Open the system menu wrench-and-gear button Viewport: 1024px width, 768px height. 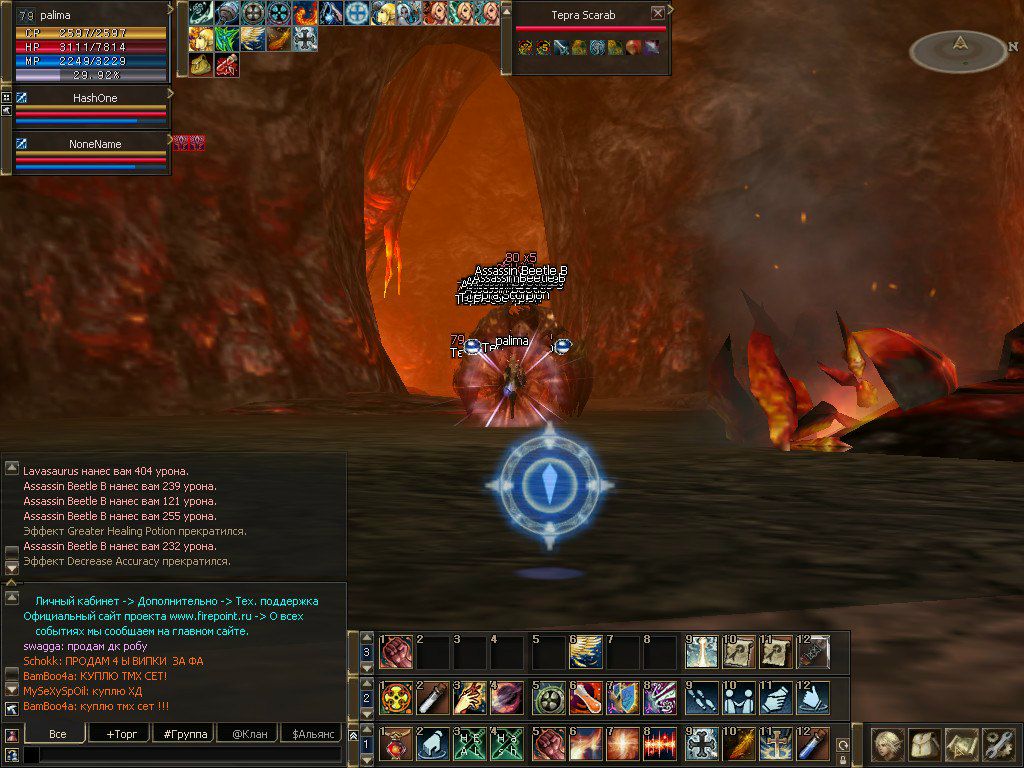998,744
